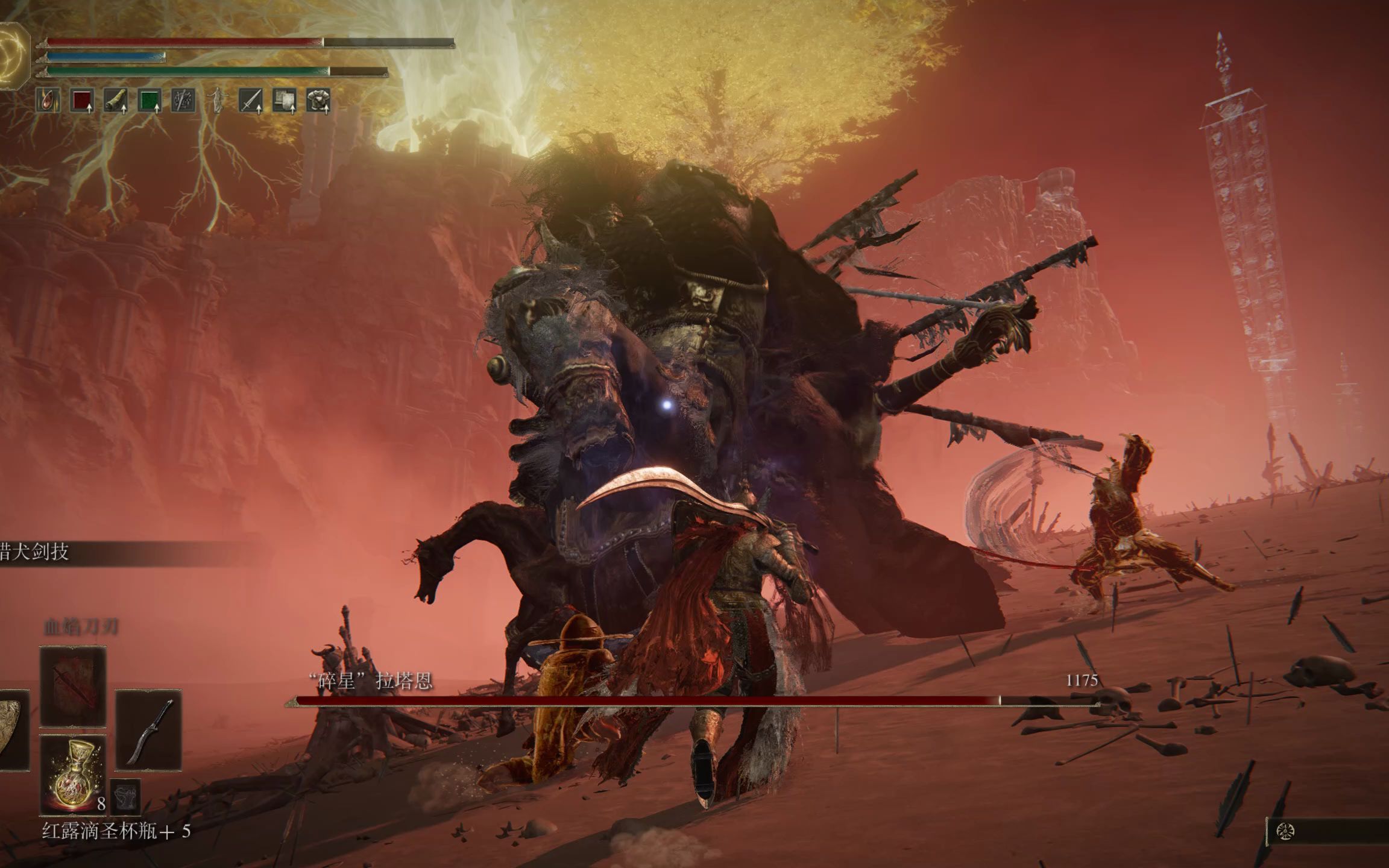
Task: Click the shield defense-up buff icon
Action: (x=284, y=101)
